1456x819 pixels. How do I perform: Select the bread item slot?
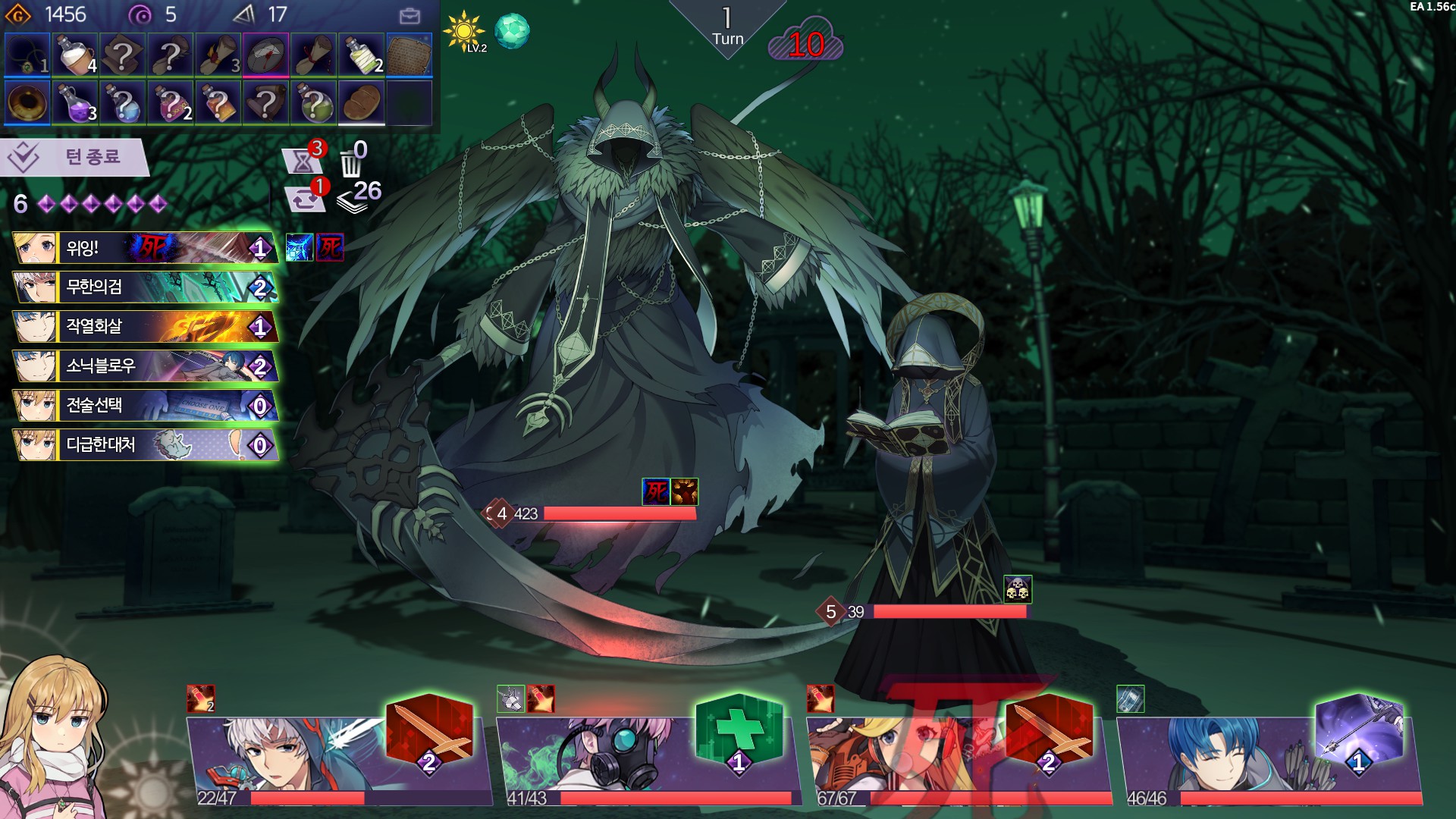[361, 102]
